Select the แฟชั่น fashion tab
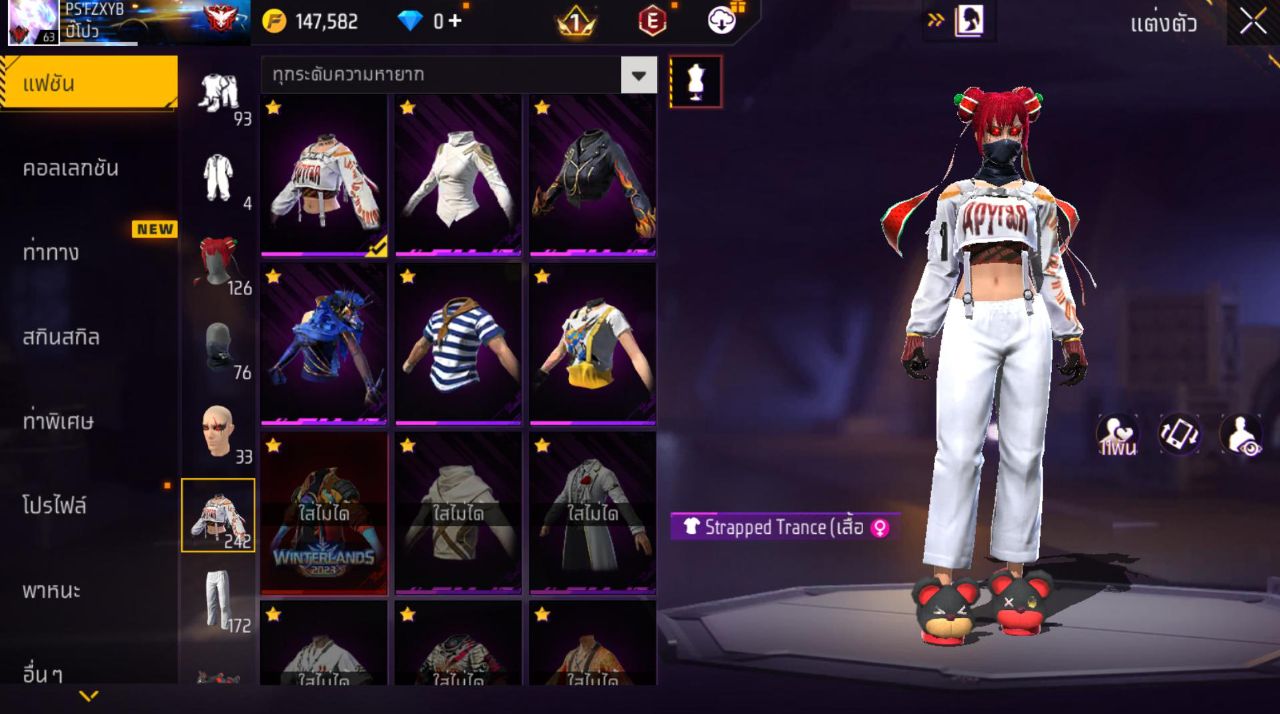The image size is (1280, 714). click(x=88, y=83)
